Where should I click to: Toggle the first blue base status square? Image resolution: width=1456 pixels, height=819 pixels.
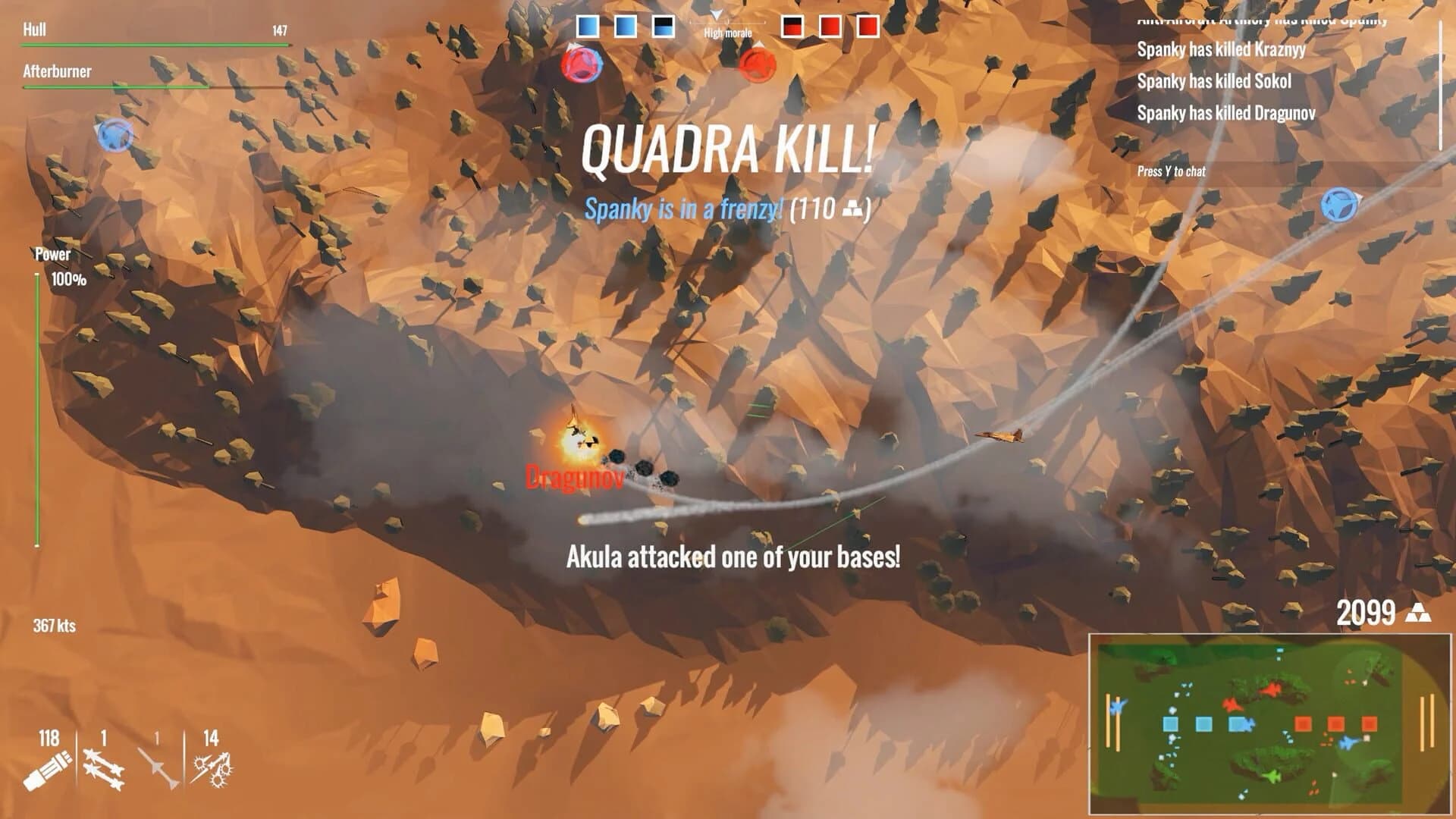(x=586, y=25)
